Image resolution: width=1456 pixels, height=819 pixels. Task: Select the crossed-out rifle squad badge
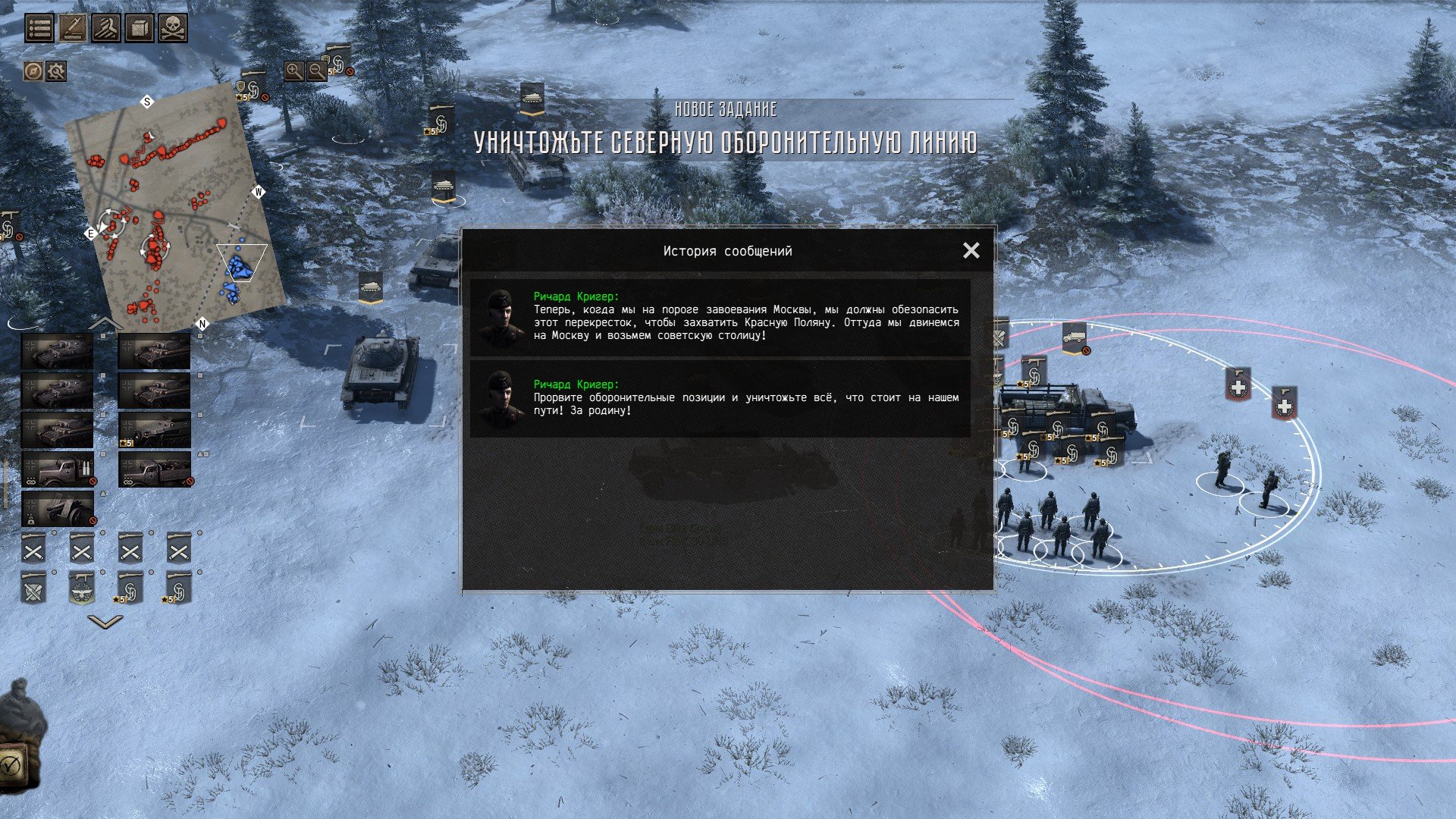coord(33,588)
